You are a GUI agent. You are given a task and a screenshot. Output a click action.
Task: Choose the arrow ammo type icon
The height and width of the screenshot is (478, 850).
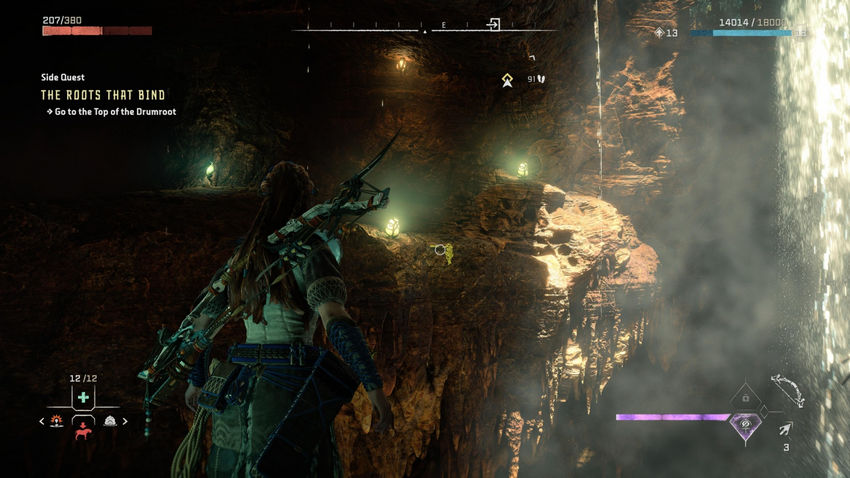(787, 427)
